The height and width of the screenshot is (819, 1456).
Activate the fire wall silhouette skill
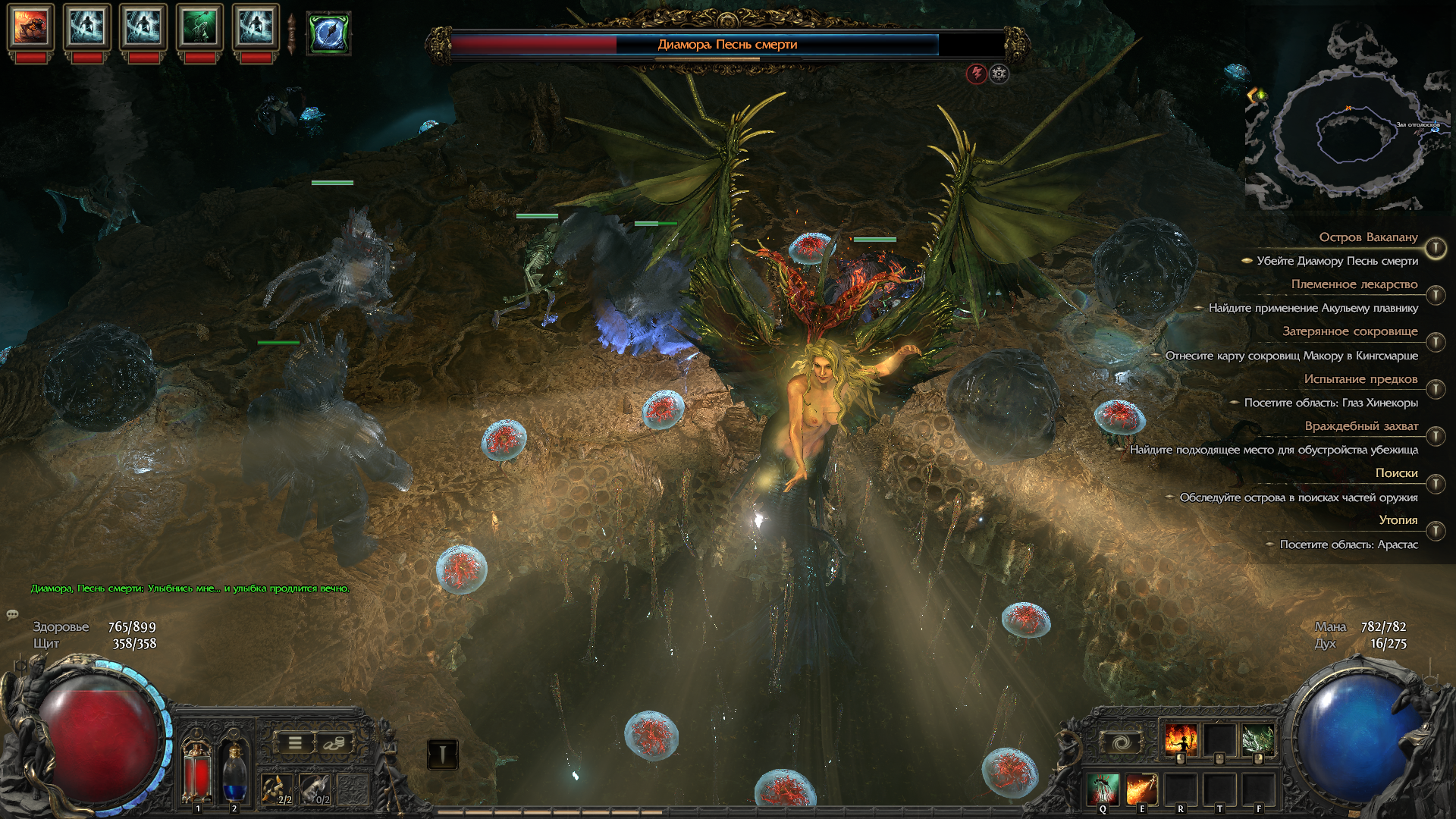point(1180,740)
